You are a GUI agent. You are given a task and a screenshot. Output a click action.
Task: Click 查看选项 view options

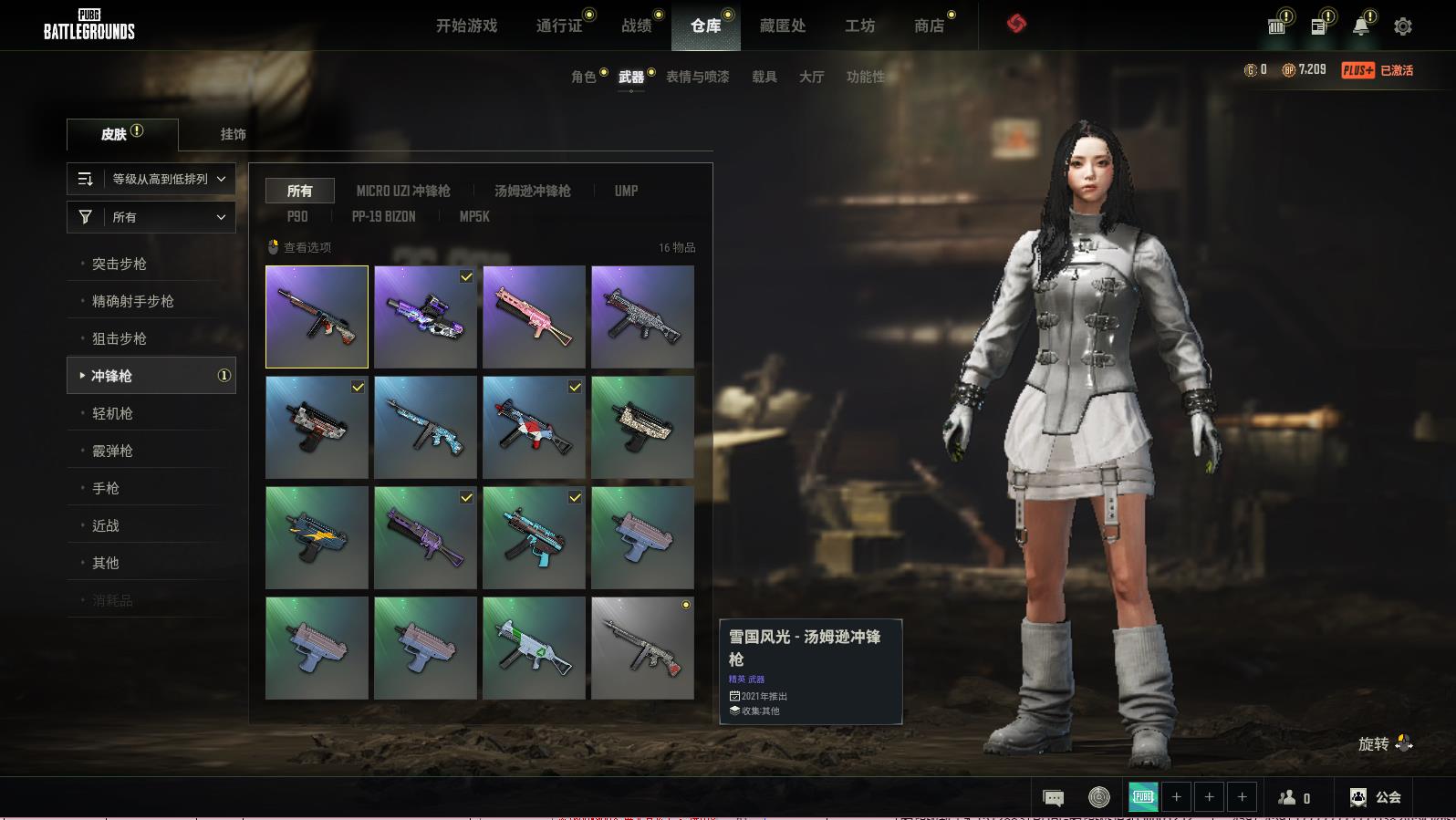click(299, 247)
